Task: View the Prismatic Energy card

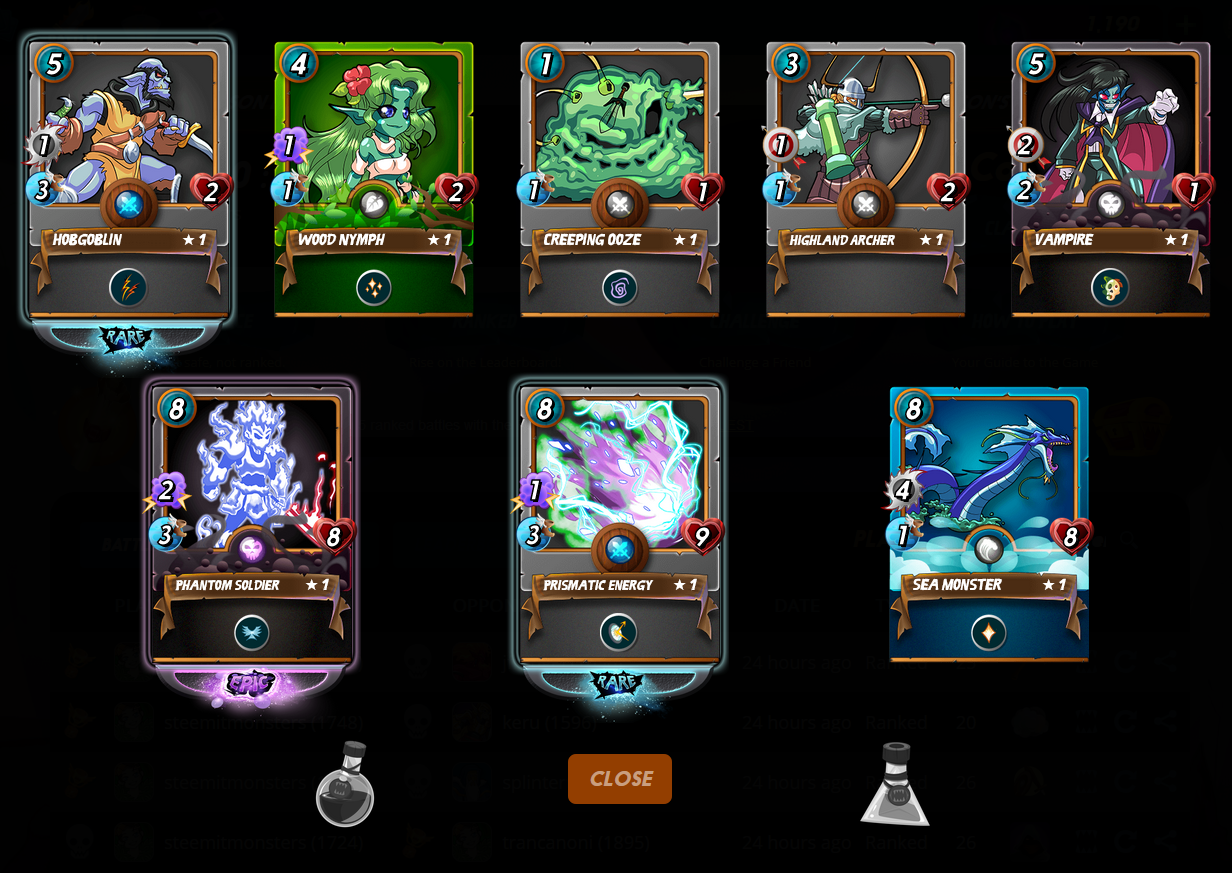Action: click(619, 525)
